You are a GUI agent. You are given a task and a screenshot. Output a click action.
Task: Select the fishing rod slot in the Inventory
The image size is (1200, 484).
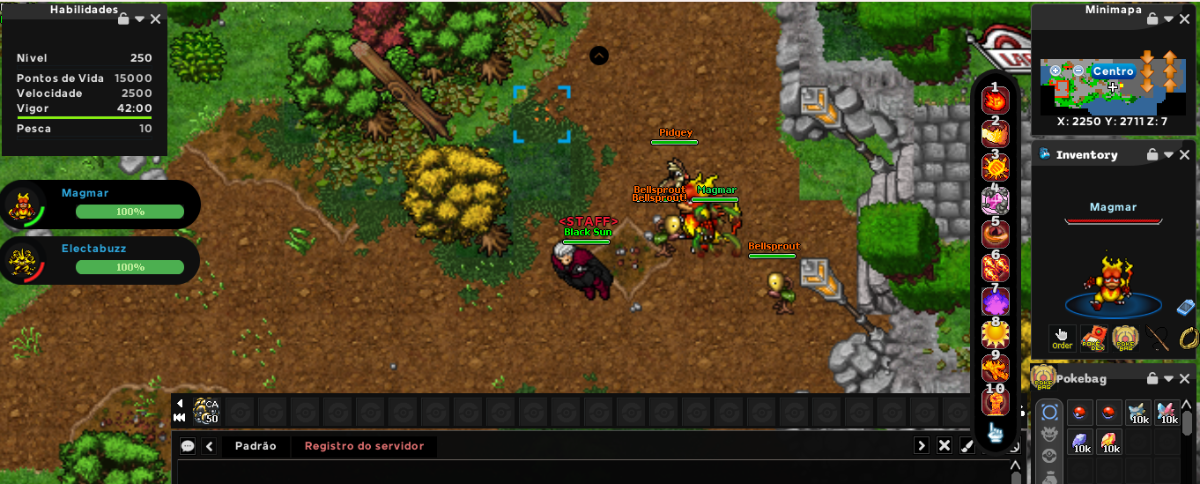pos(1158,338)
